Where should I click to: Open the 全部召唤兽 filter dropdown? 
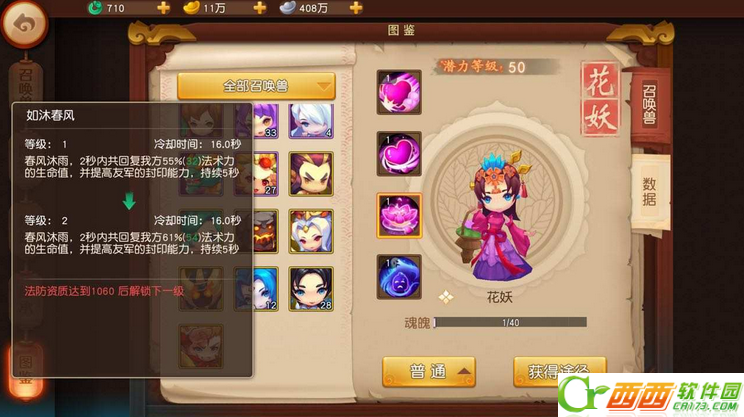[256, 86]
